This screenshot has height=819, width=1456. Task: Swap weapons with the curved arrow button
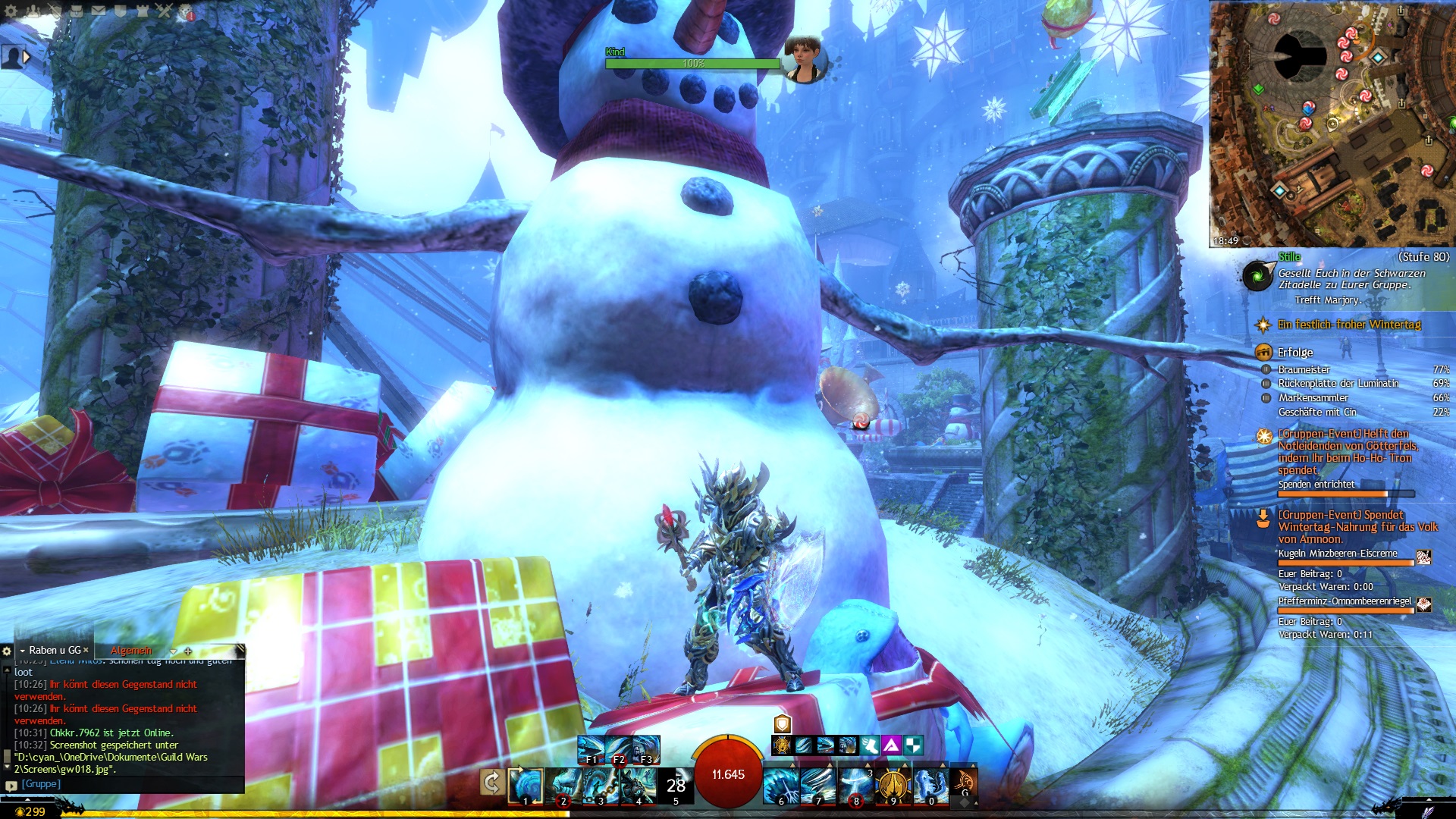pos(491,782)
